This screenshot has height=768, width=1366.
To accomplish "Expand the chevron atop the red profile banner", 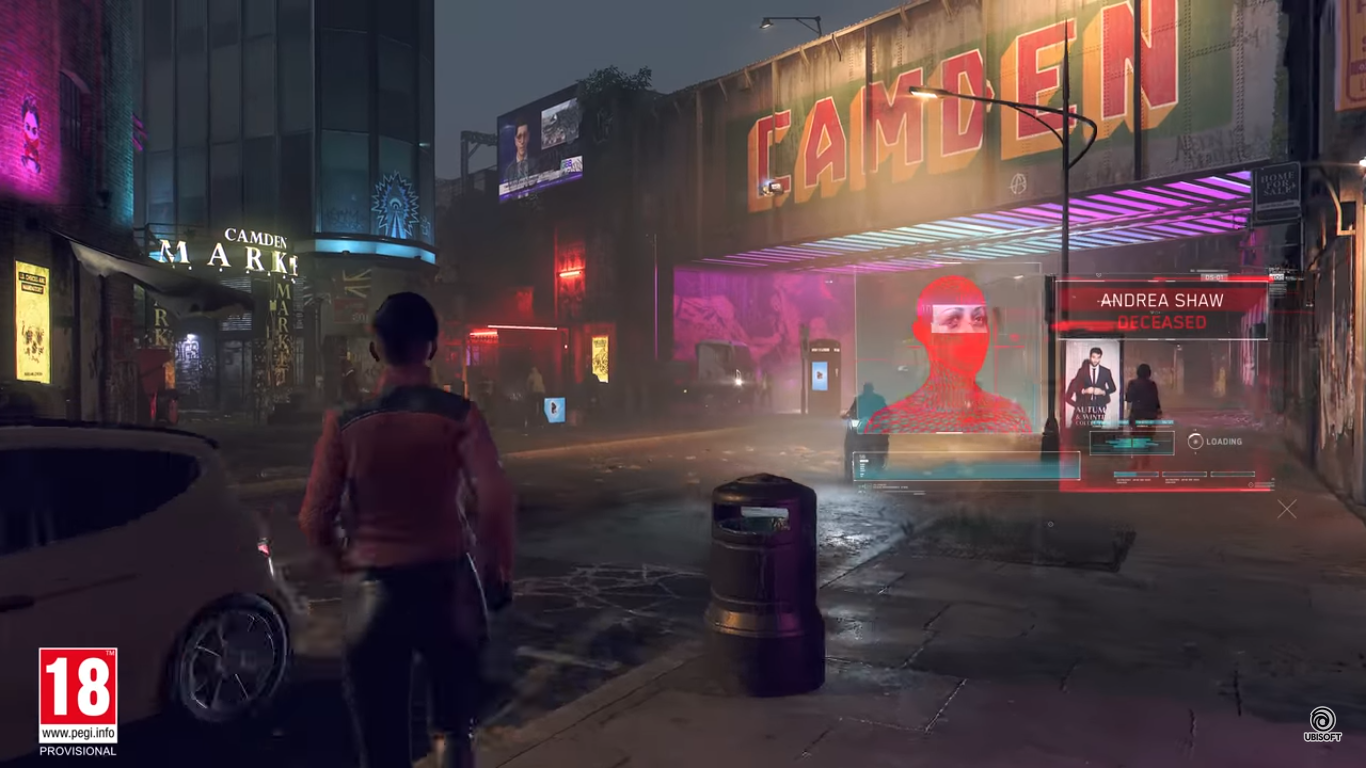I will click(1098, 274).
